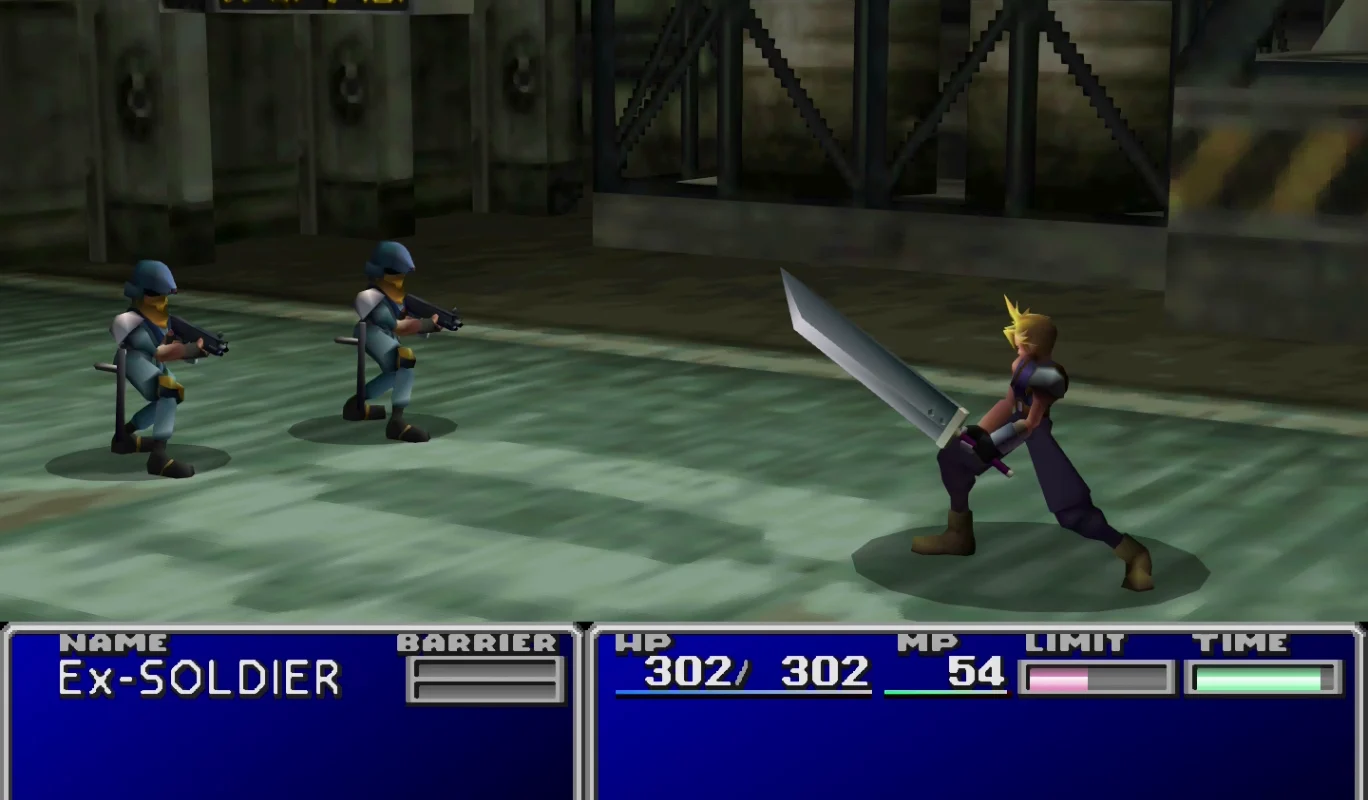This screenshot has width=1368, height=800.
Task: Select the Ex-SOLDIER party member name
Action: (199, 679)
